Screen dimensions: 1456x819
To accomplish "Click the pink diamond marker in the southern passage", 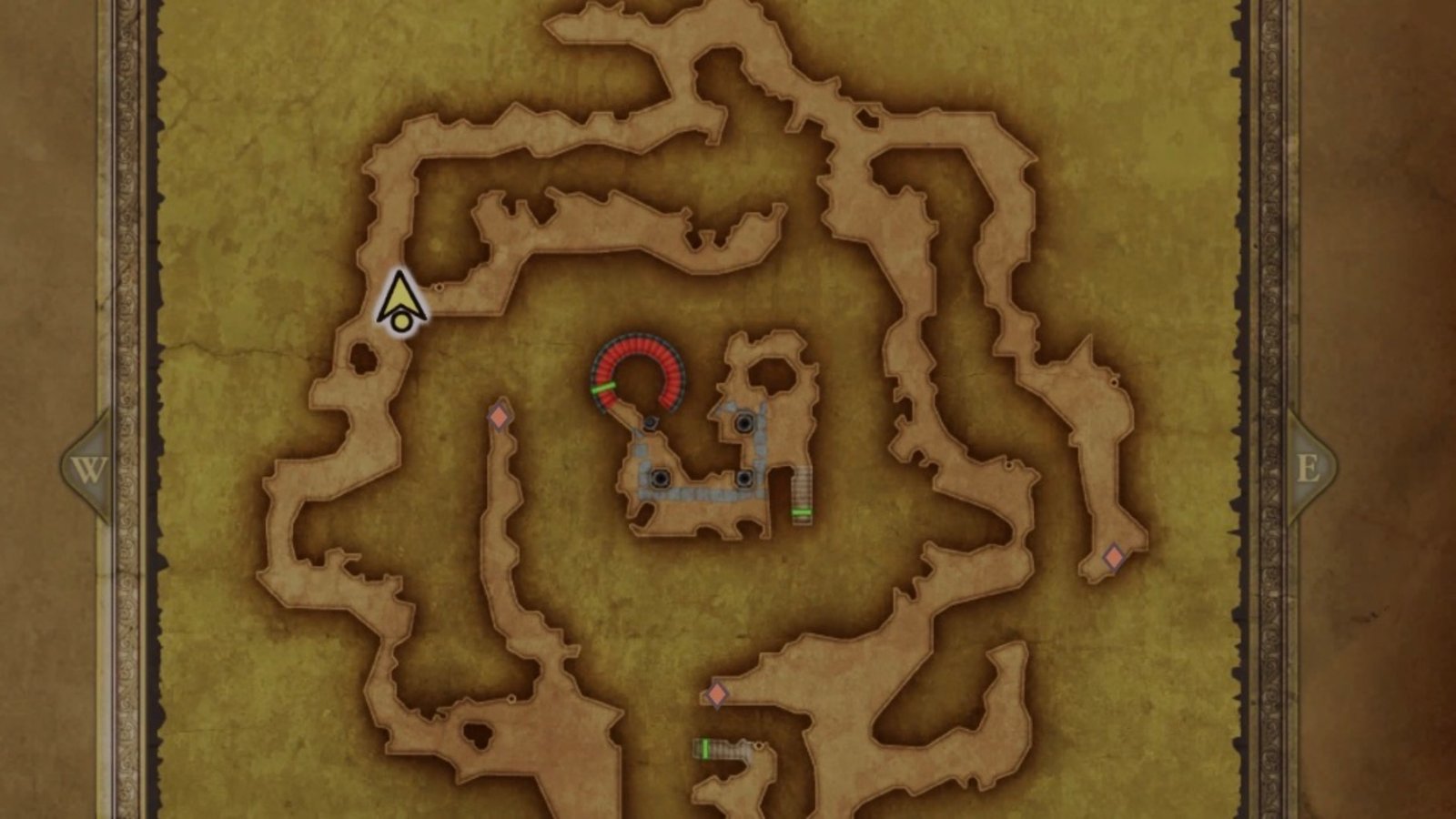I will pyautogui.click(x=716, y=694).
